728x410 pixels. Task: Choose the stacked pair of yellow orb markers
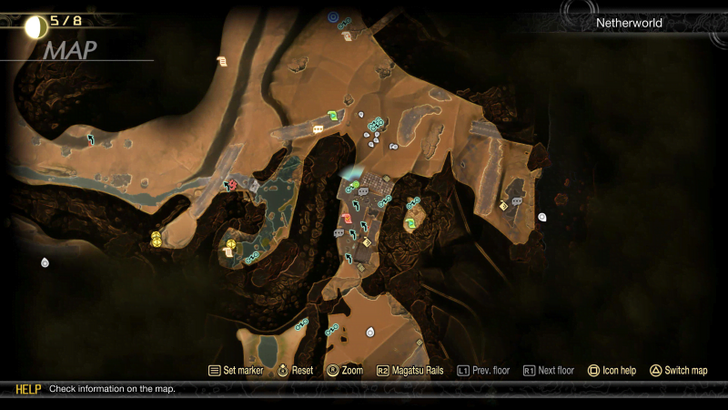coord(156,238)
